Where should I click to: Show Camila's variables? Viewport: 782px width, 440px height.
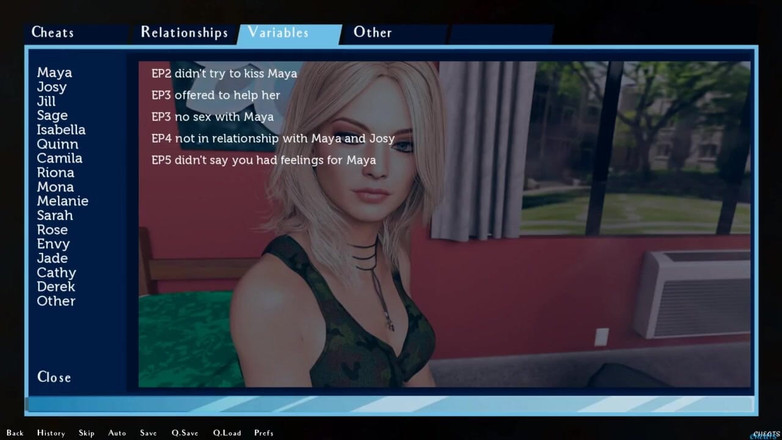(59, 158)
